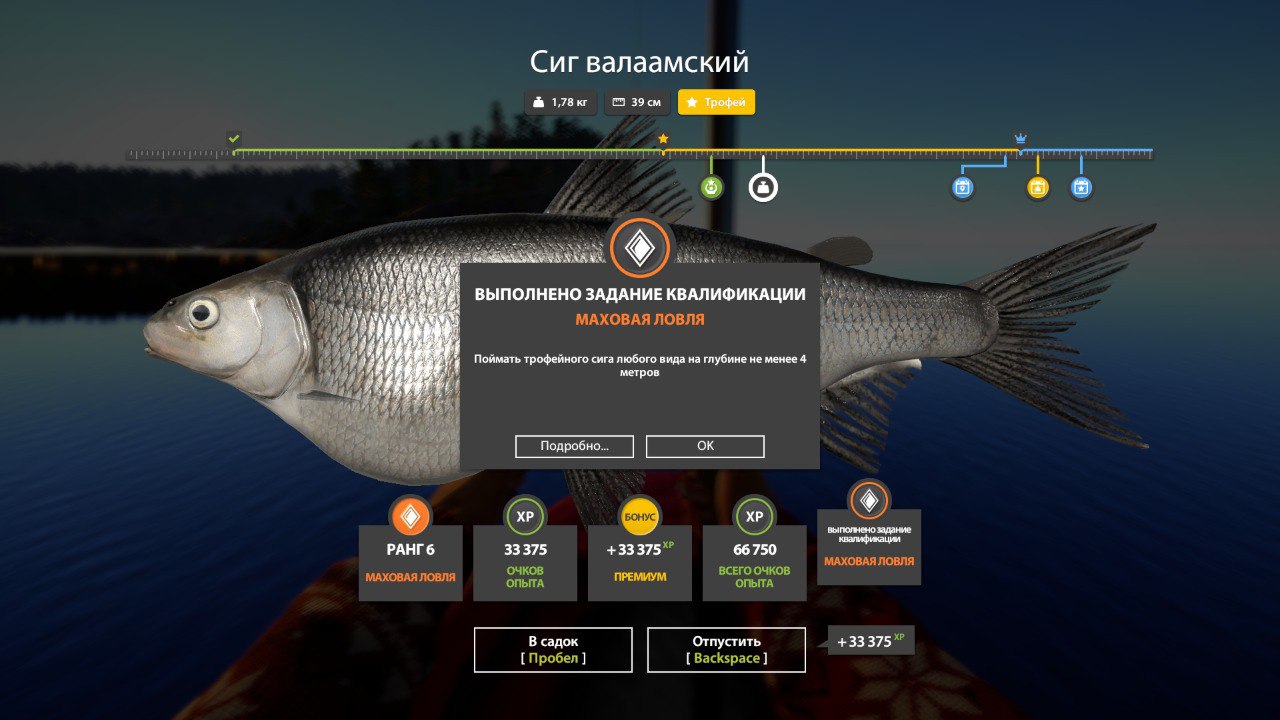
Task: Release the fish with Отпустить
Action: coord(726,649)
